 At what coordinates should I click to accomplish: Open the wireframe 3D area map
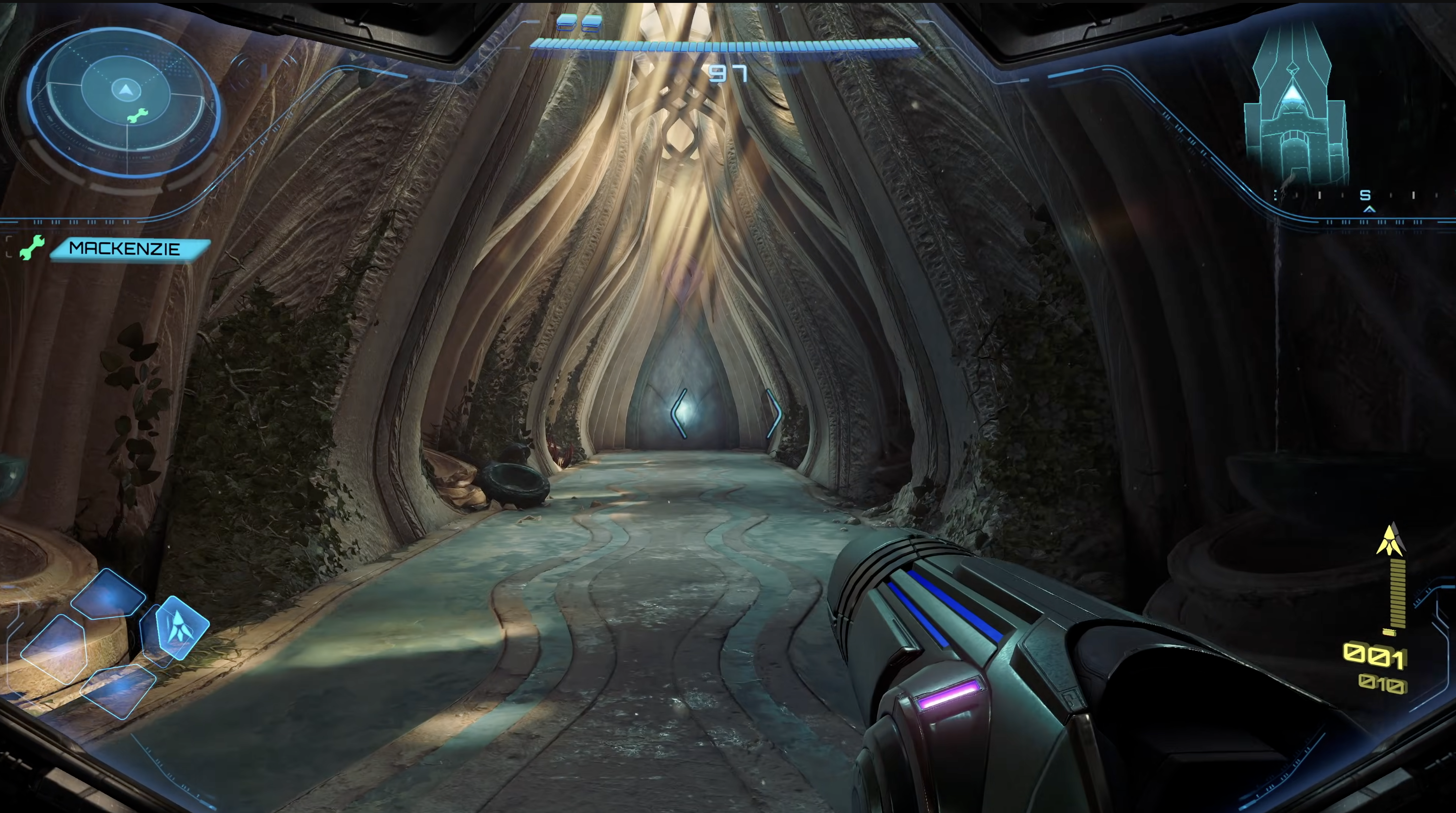(x=1294, y=107)
